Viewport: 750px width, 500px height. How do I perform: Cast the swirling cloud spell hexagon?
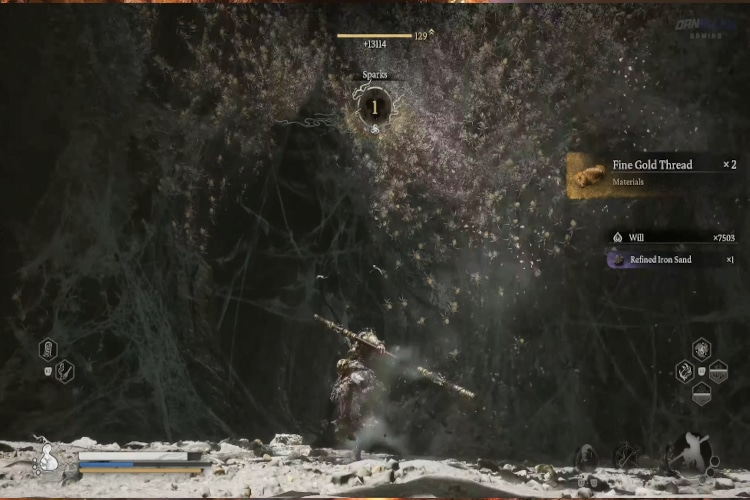click(x=702, y=349)
